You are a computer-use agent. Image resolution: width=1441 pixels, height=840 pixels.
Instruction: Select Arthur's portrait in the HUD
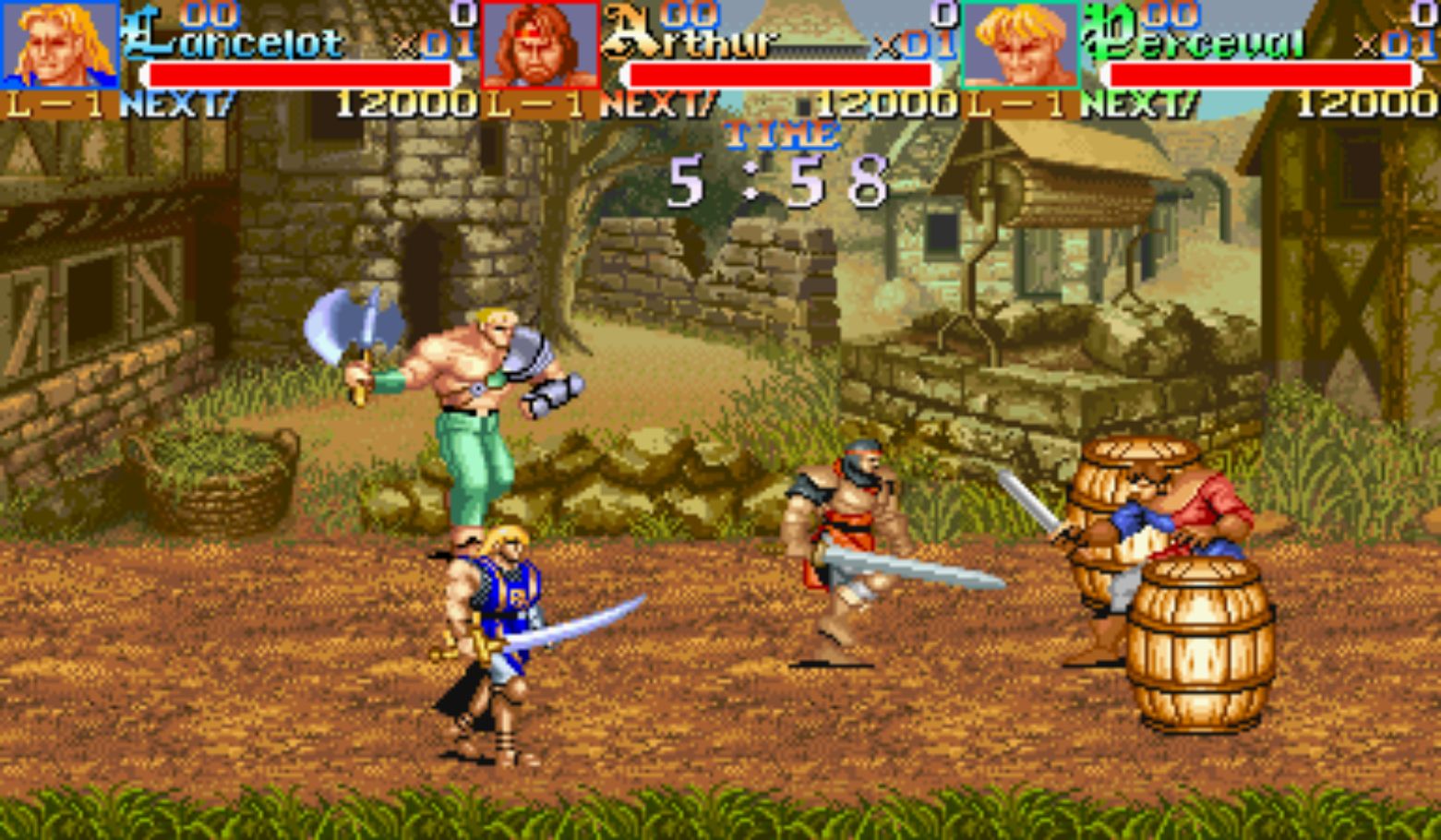(540, 44)
